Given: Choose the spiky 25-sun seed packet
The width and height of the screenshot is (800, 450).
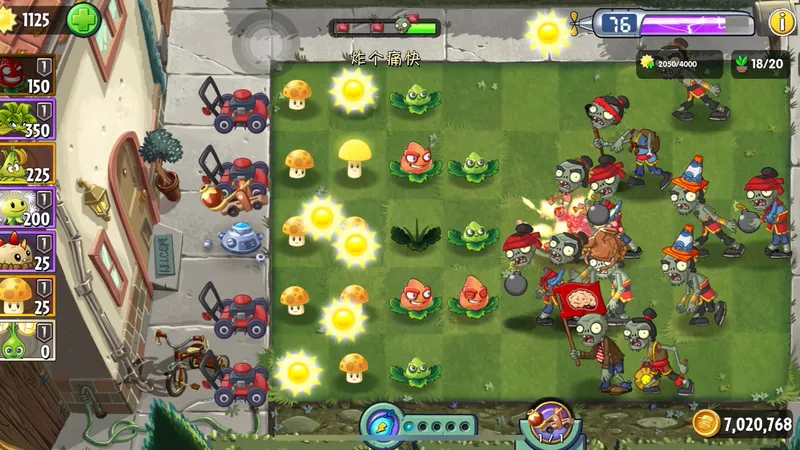Looking at the screenshot, I should (x=27, y=252).
